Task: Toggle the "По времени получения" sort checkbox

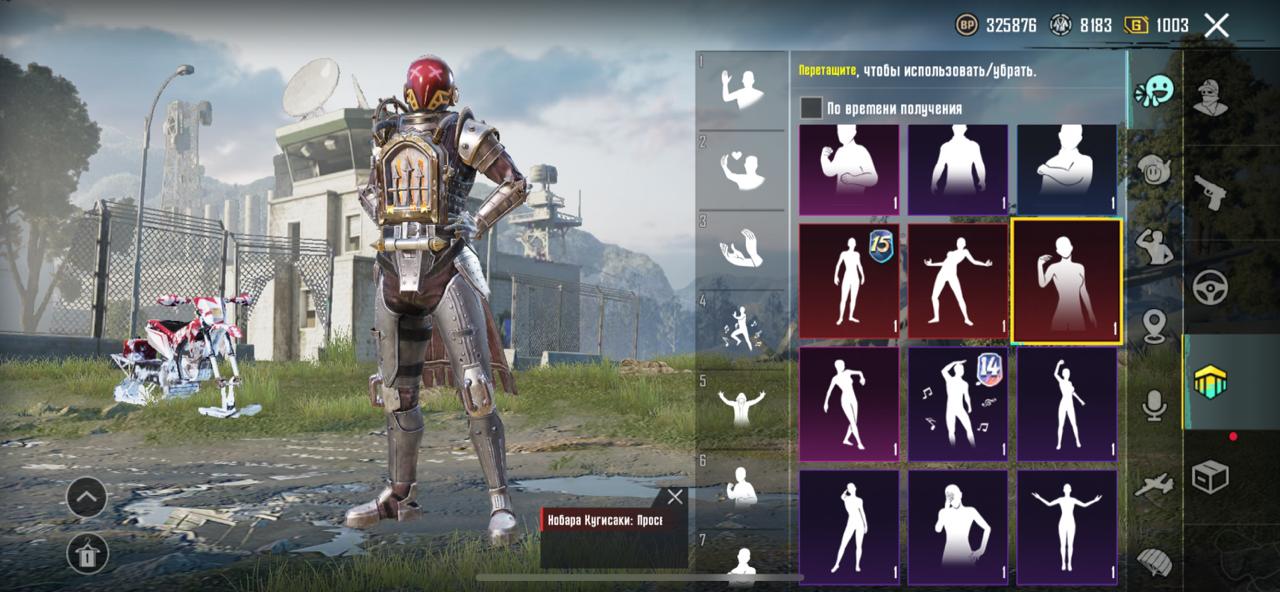Action: tap(811, 108)
